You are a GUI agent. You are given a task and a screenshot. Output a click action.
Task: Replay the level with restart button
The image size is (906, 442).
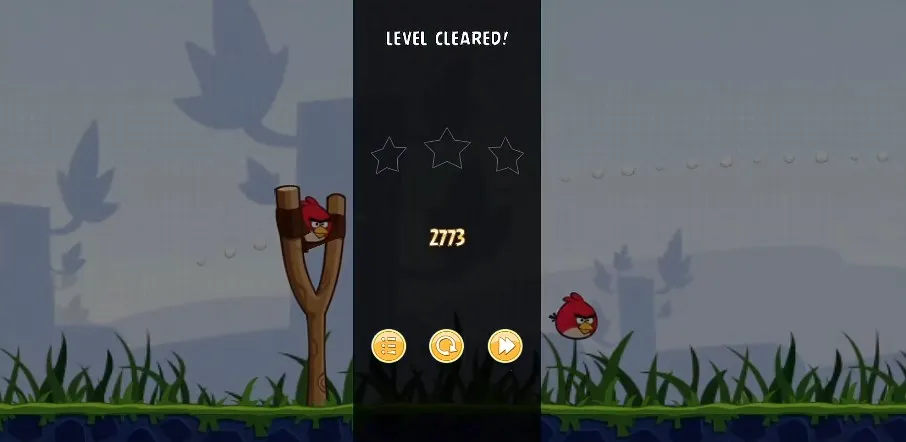tap(446, 346)
